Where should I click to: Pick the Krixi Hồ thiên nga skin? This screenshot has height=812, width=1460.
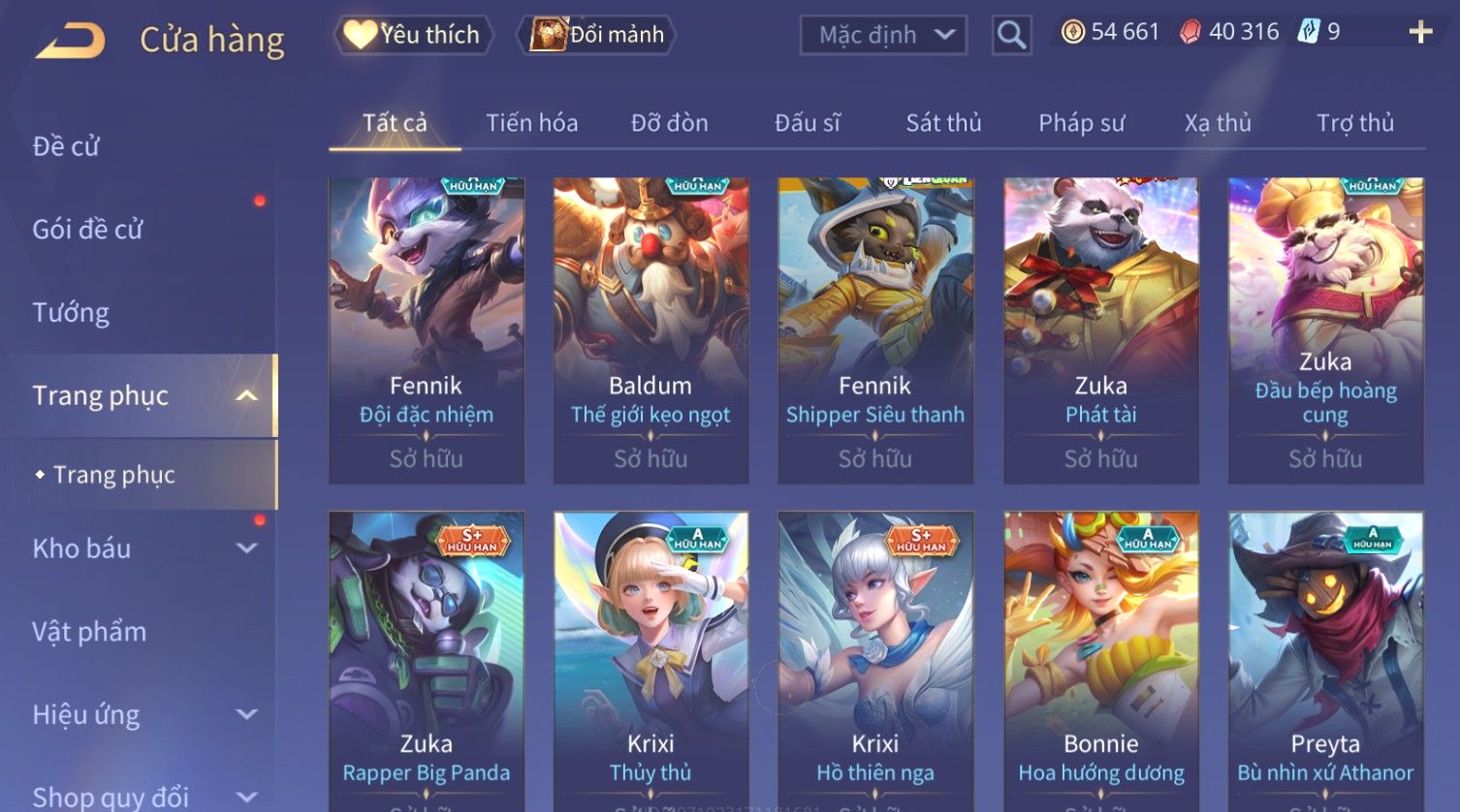pyautogui.click(x=875, y=659)
